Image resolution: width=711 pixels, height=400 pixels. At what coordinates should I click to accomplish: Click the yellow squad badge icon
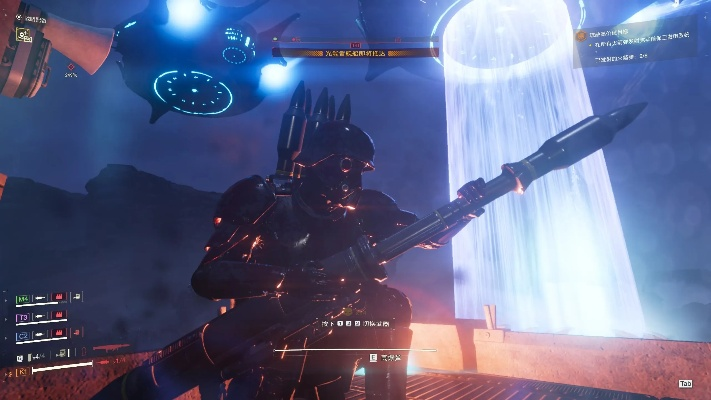23,34
